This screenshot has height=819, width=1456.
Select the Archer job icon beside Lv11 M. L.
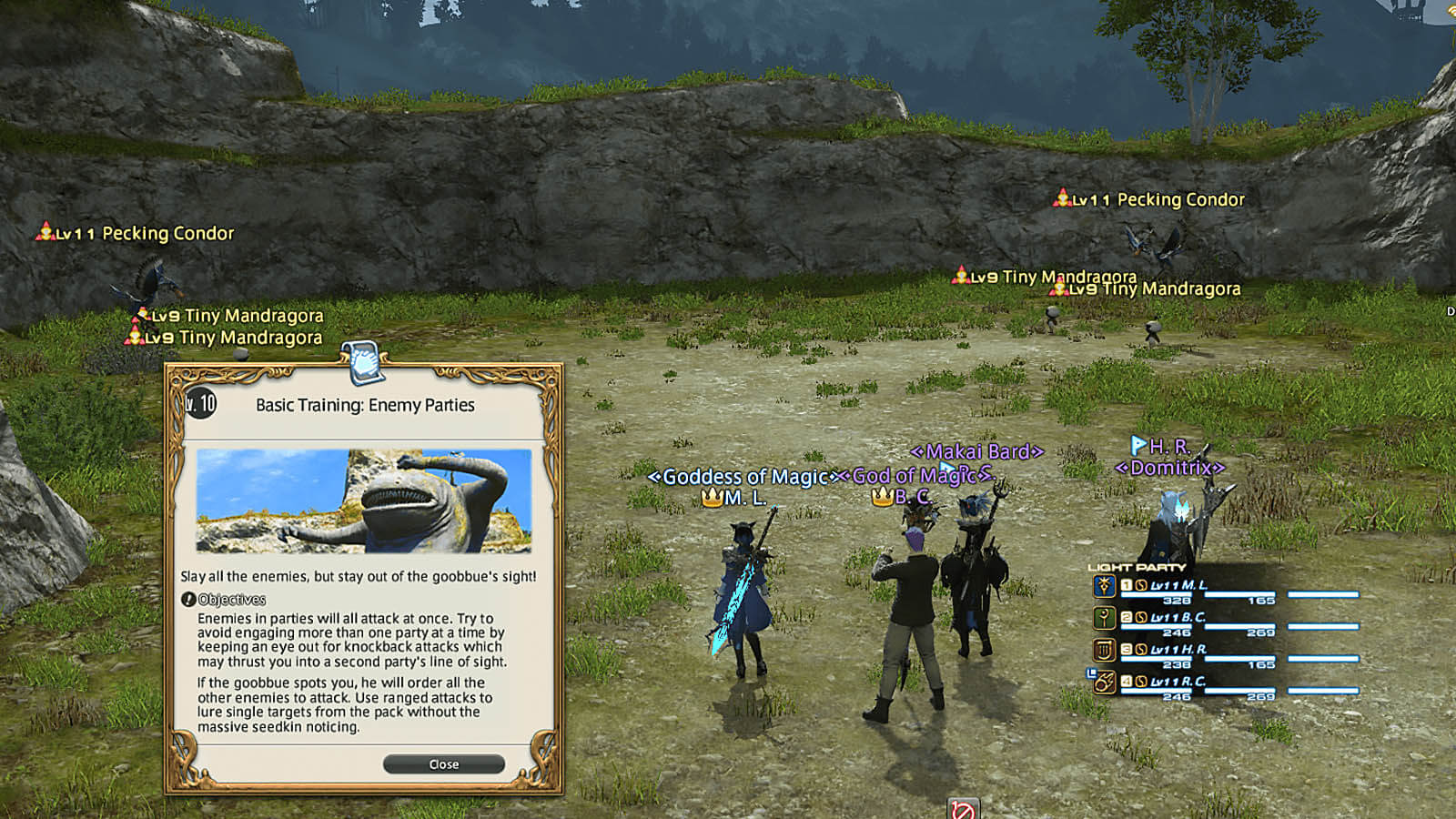coord(1104,587)
